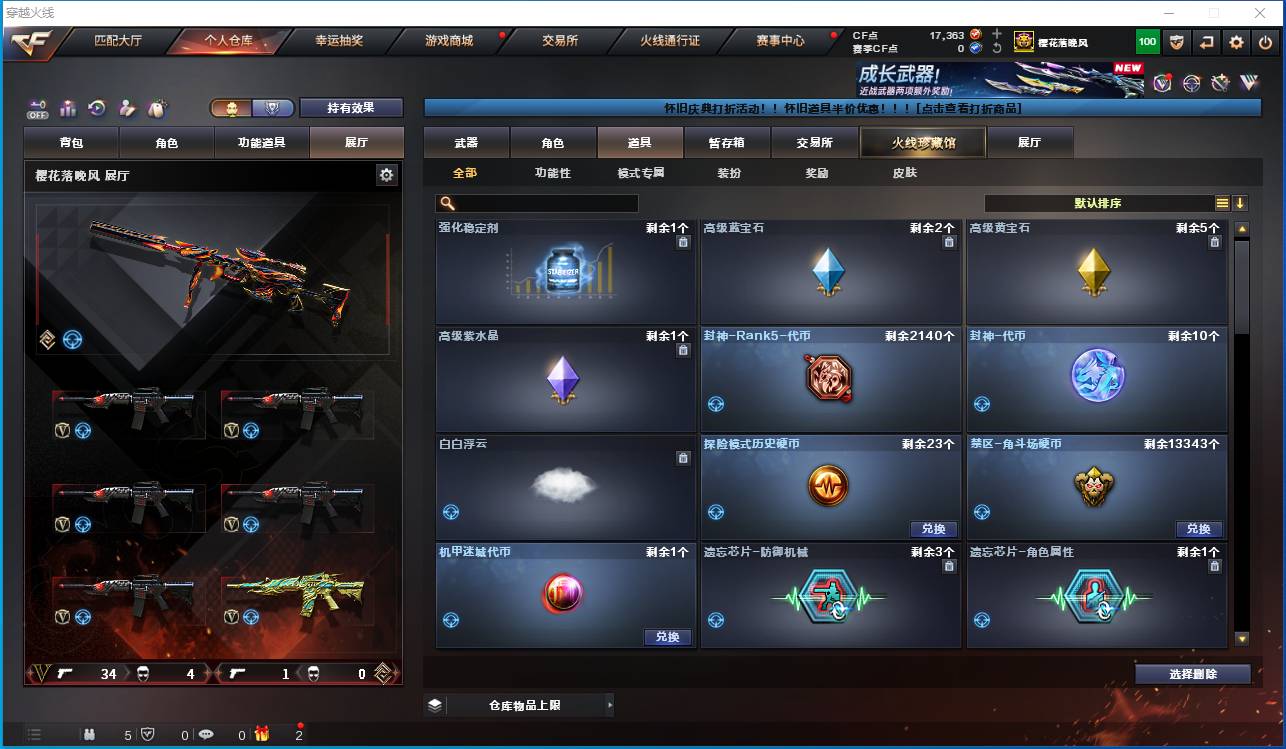Click the wrench customization icon under the NEW banner
The image size is (1286, 749).
point(1219,82)
